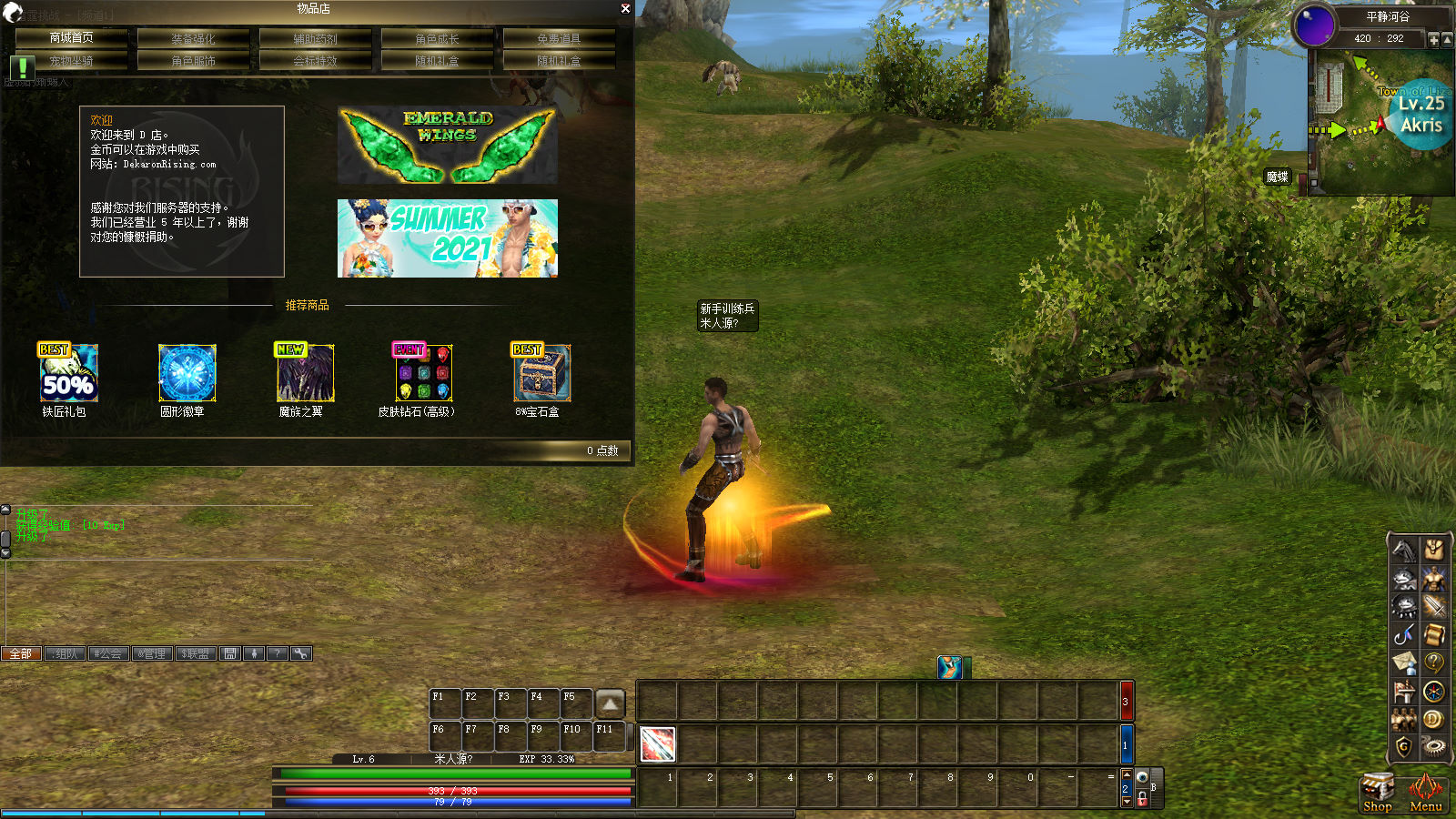Select the 角色成长 shop tab
Viewport: 1456px width, 819px height.
pos(437,38)
